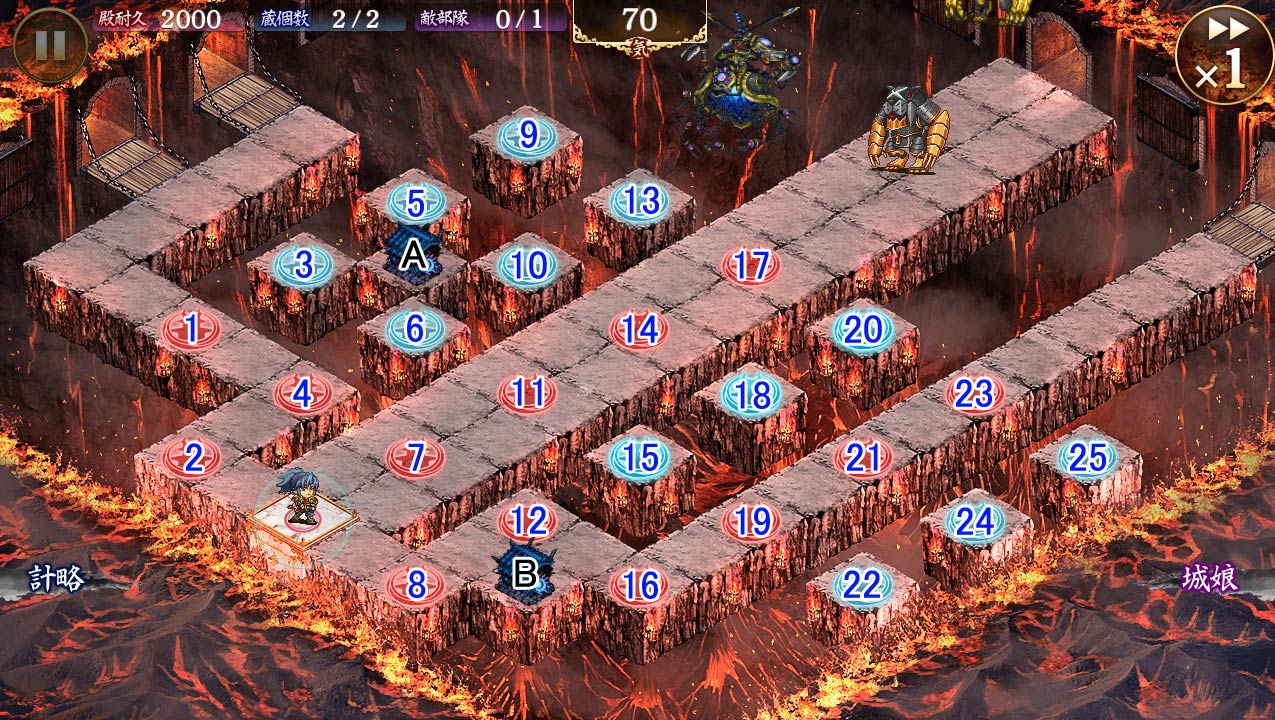
Task: Choose red deployment tile 11
Action: click(527, 392)
